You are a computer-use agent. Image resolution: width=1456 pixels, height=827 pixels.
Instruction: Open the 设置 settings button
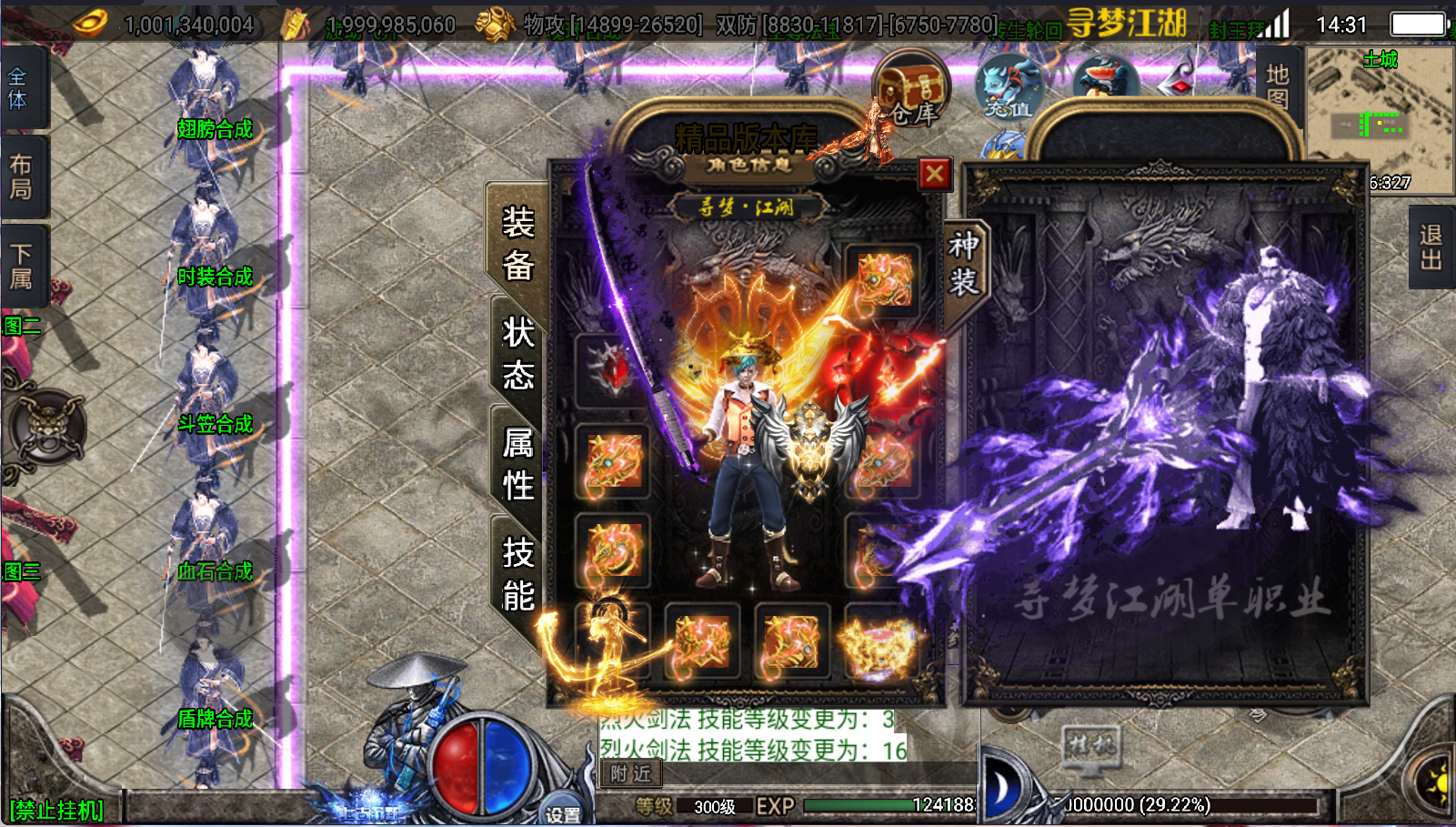click(563, 813)
